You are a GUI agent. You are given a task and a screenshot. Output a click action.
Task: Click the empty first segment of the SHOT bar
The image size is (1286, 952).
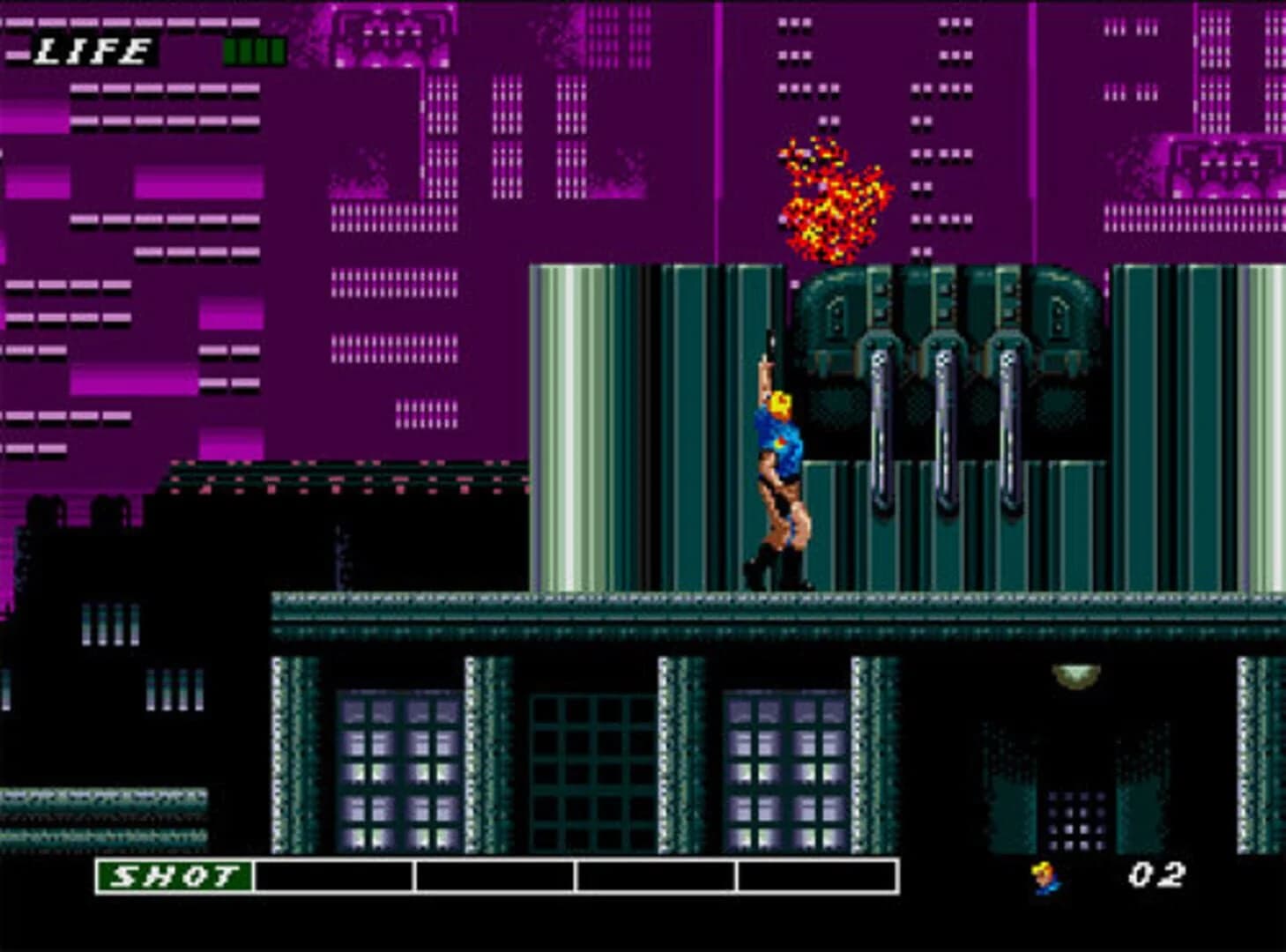coord(332,879)
